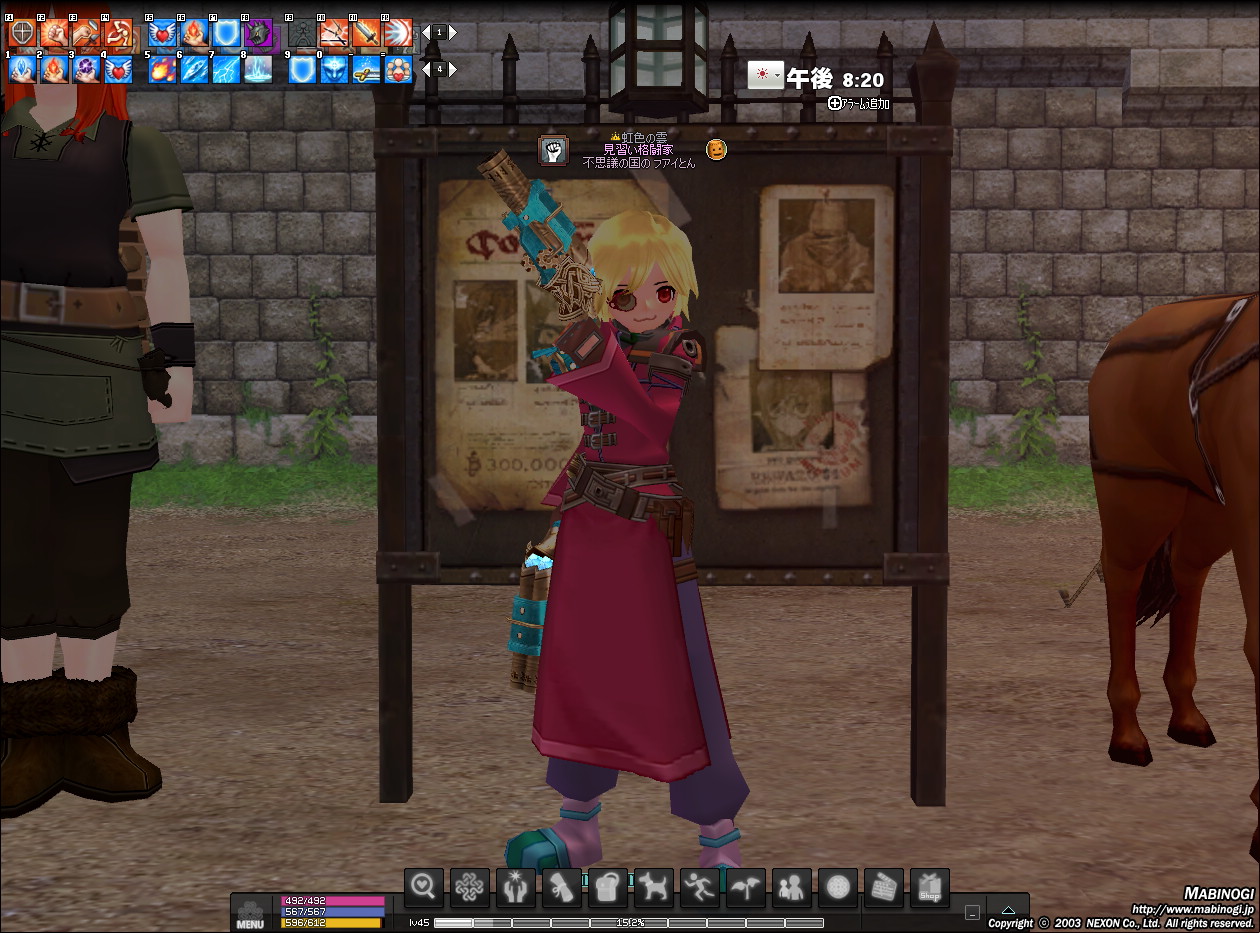
Task: Open the quest scroll window
Action: tap(561, 887)
